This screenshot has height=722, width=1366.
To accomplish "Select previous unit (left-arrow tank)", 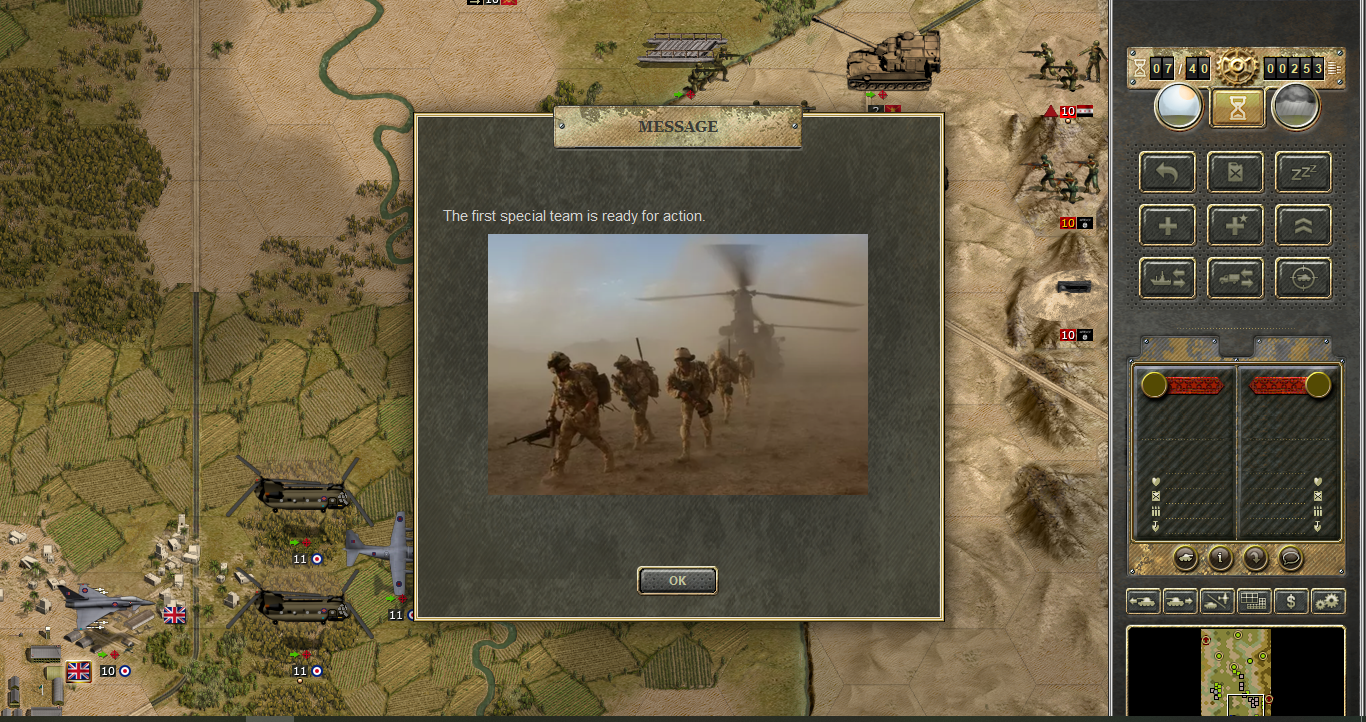I will [x=1143, y=601].
